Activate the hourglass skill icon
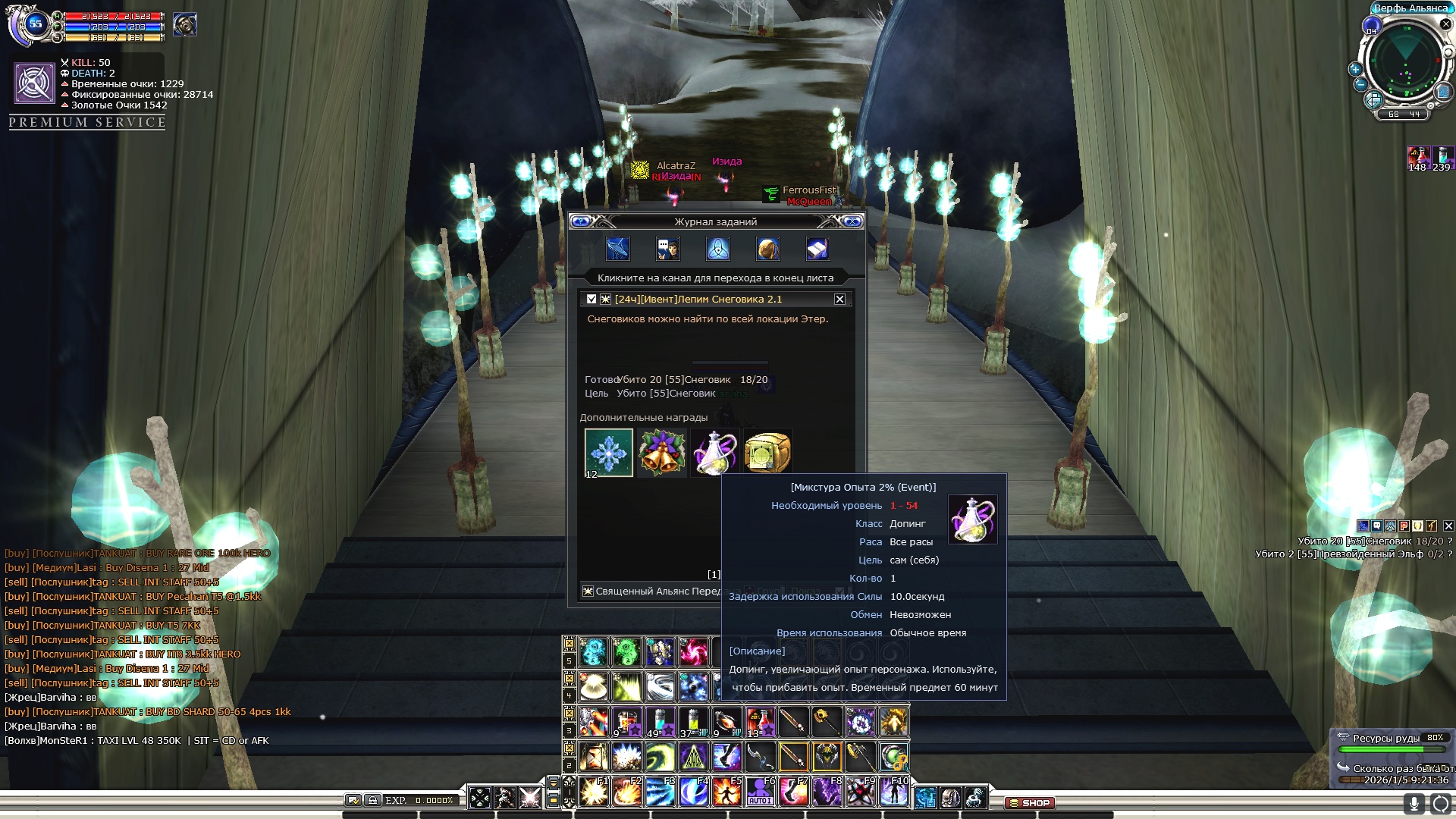 point(594,757)
